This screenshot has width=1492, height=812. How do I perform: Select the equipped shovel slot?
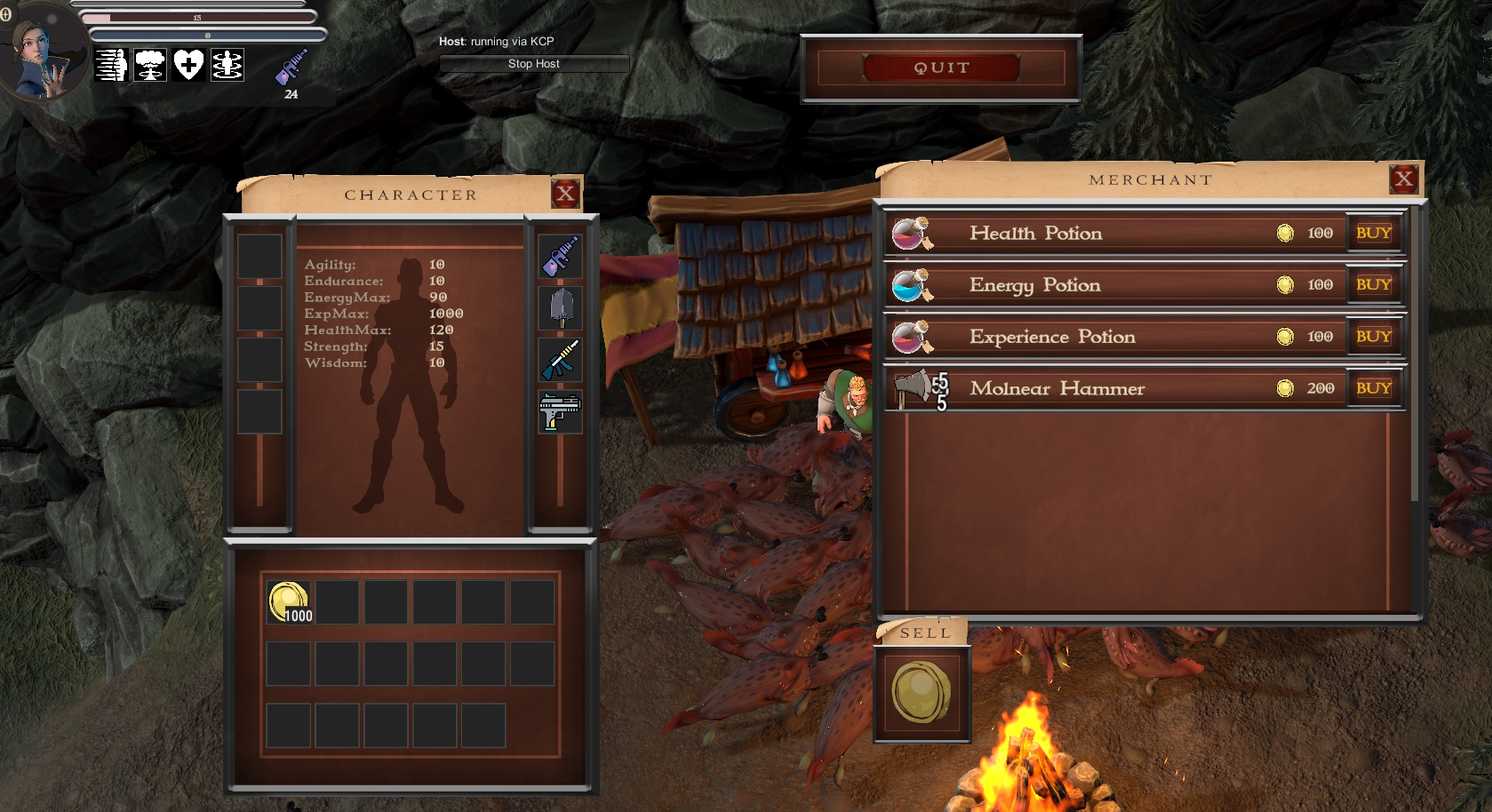tap(561, 307)
